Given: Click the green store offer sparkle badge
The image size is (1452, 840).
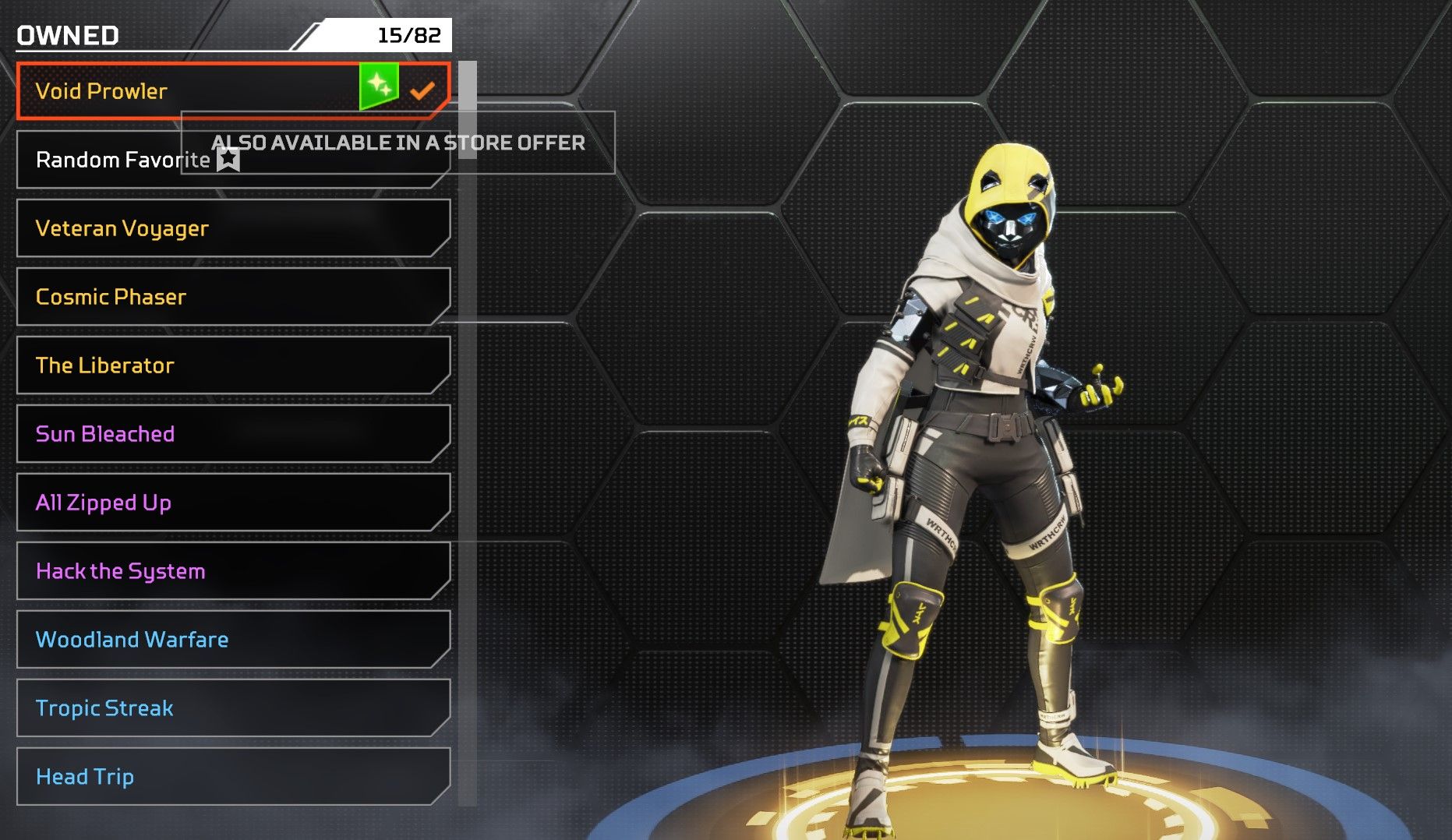Looking at the screenshot, I should [x=379, y=86].
